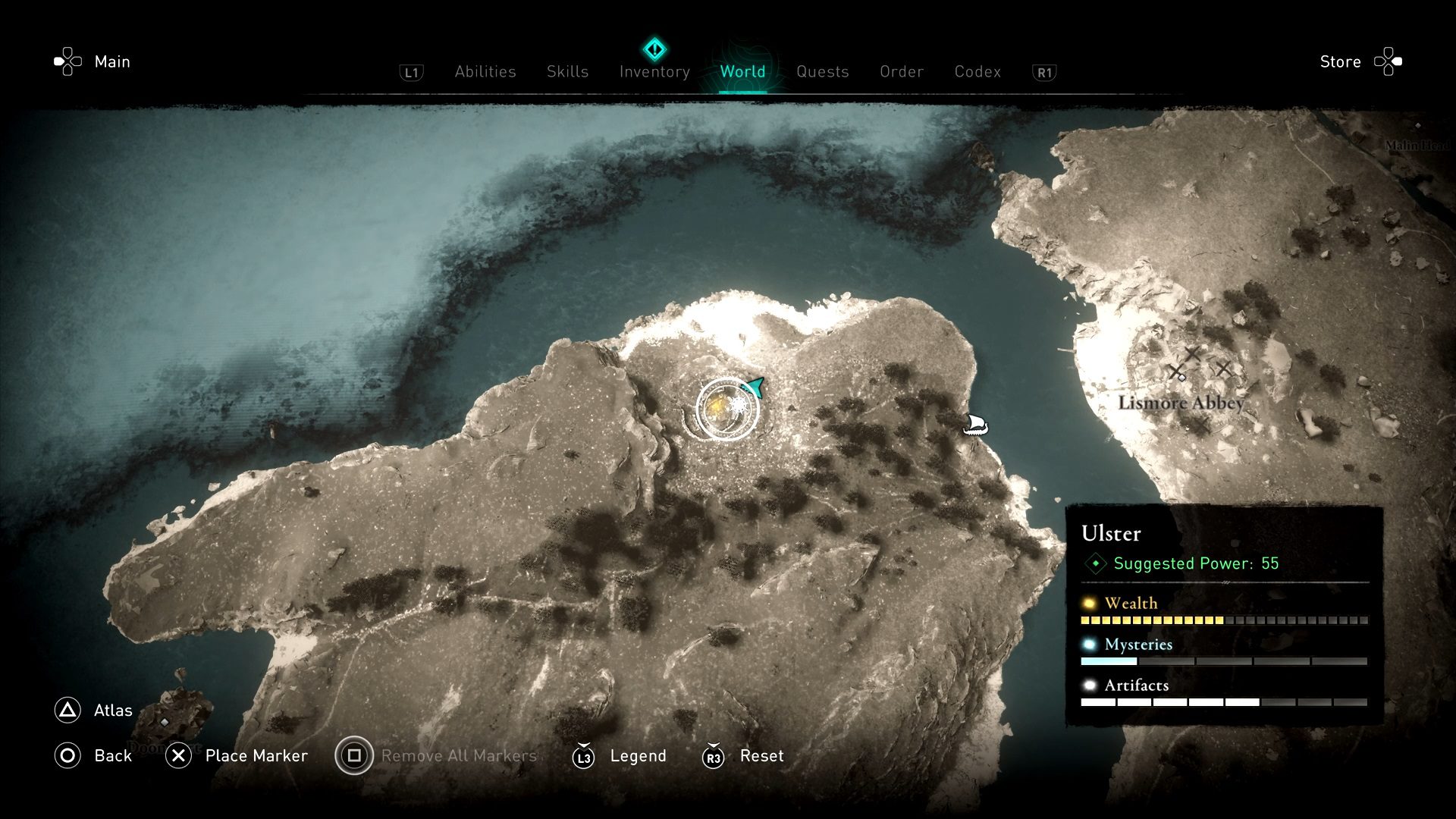This screenshot has height=819, width=1456.
Task: Show the map Legend
Action: [x=638, y=756]
